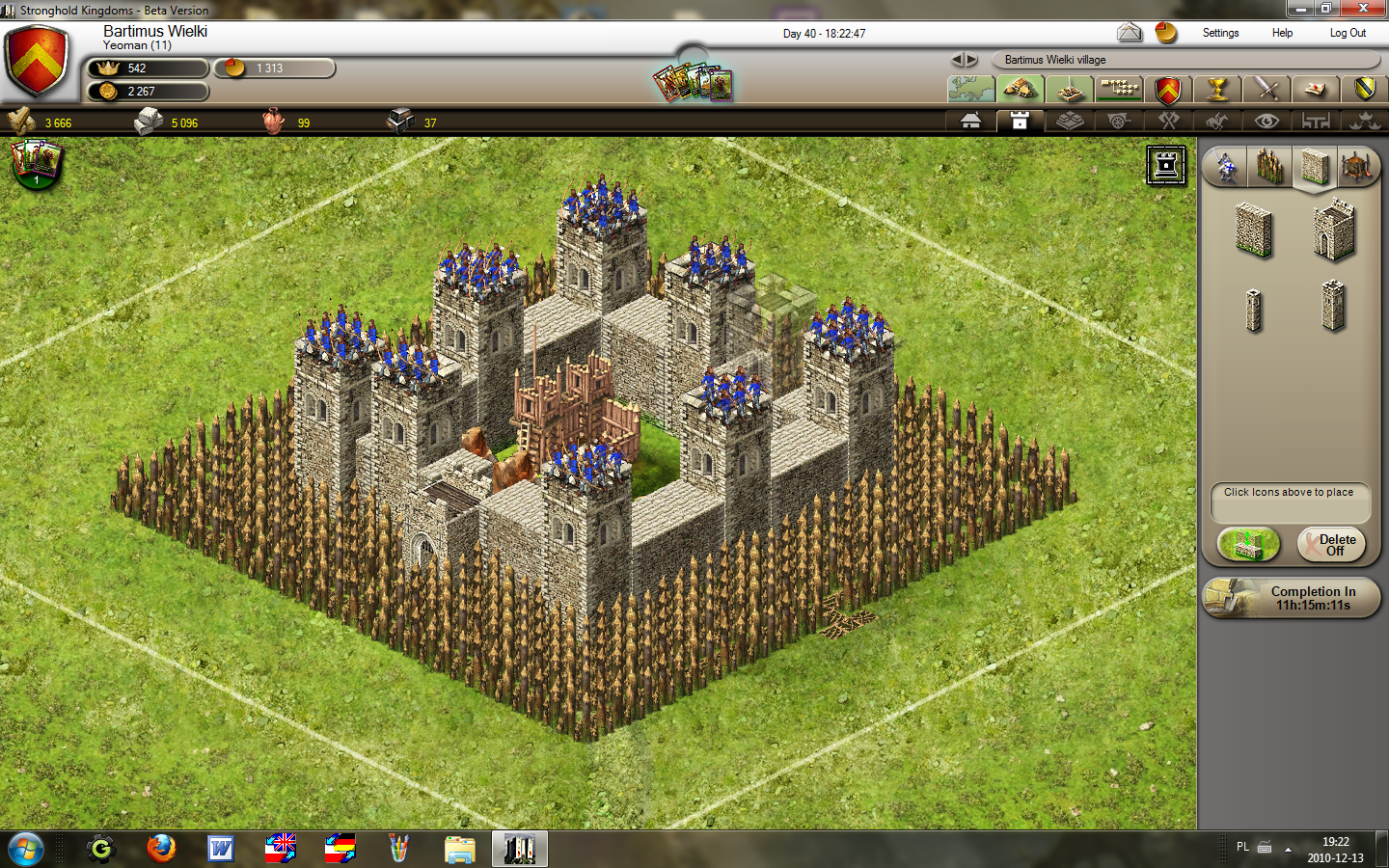Toggle the Delete Off button
1389x868 pixels.
pyautogui.click(x=1332, y=545)
